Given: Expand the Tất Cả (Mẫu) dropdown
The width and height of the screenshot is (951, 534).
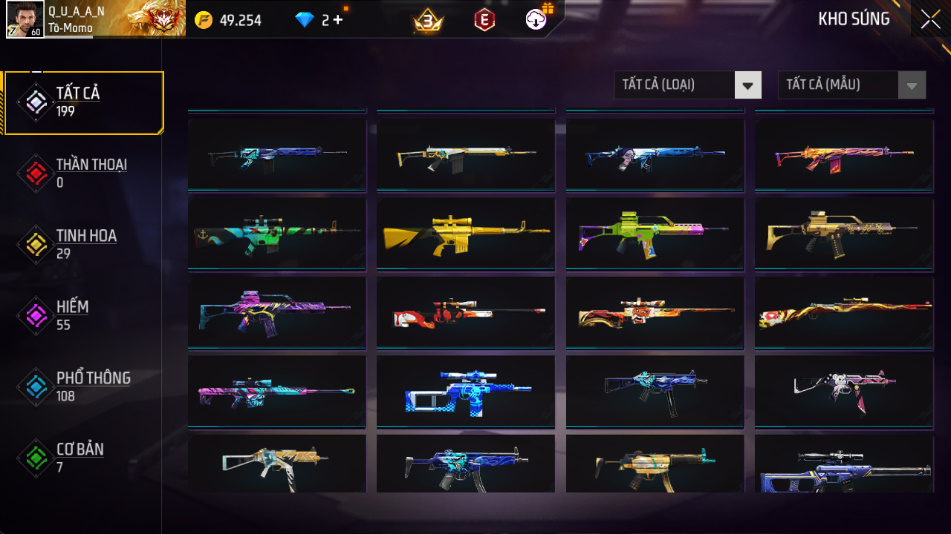Looking at the screenshot, I should [x=852, y=85].
